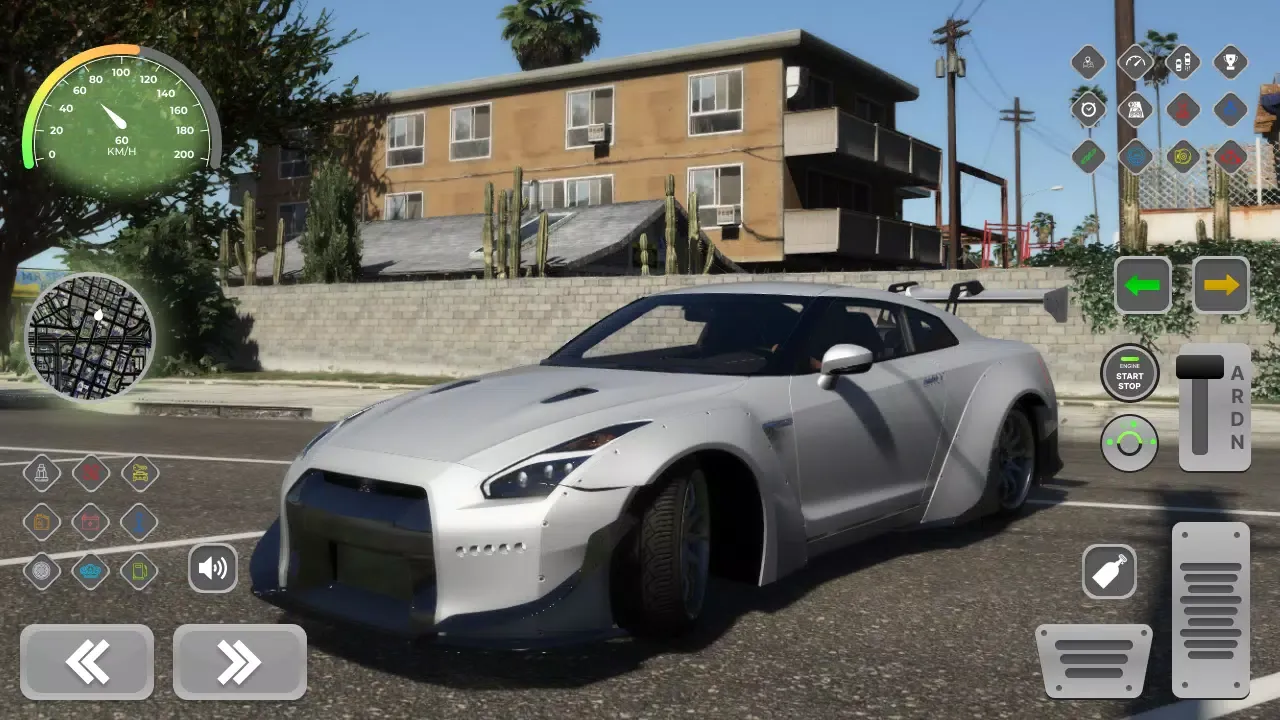
Task: Open the green fuel pump icon
Action: (139, 571)
